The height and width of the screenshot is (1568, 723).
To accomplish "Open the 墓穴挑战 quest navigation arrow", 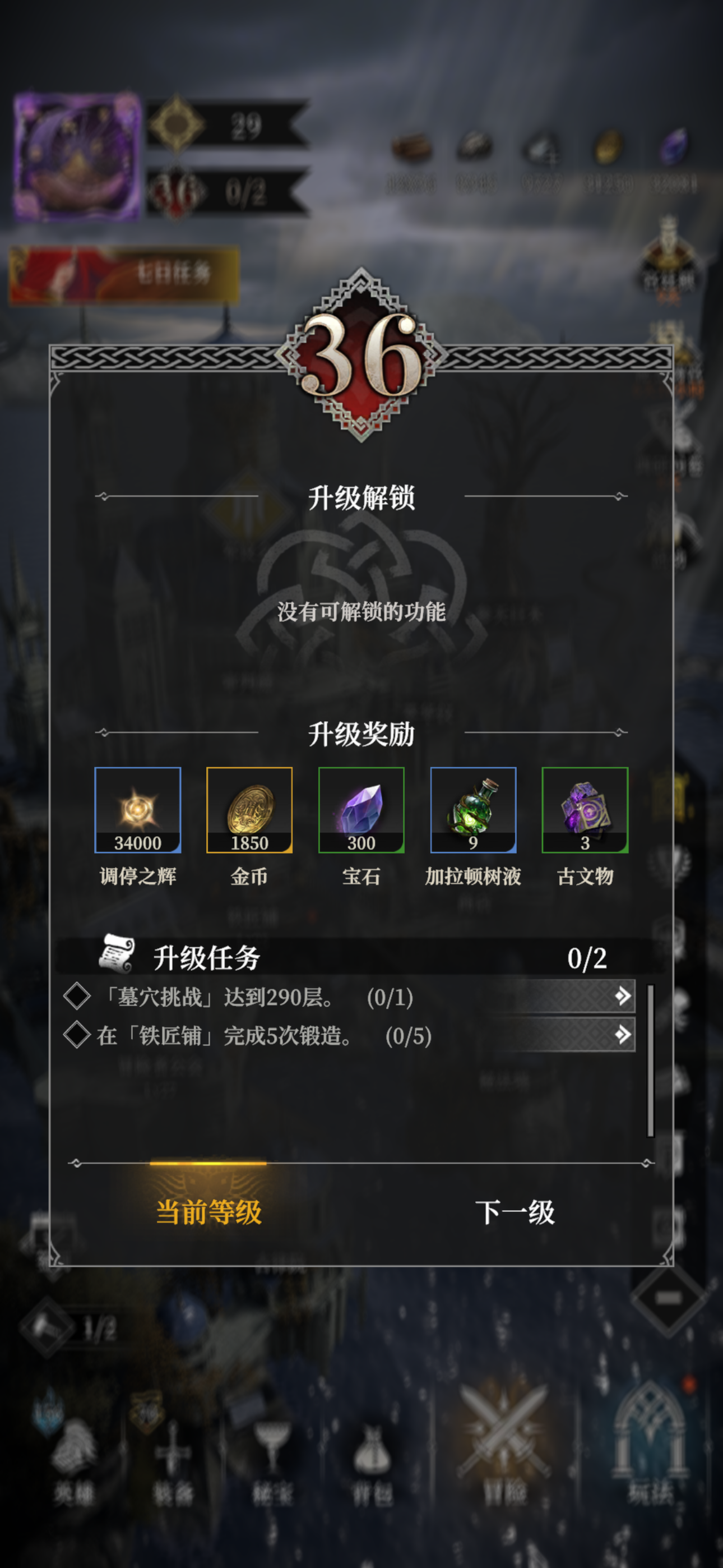I will pyautogui.click(x=623, y=996).
